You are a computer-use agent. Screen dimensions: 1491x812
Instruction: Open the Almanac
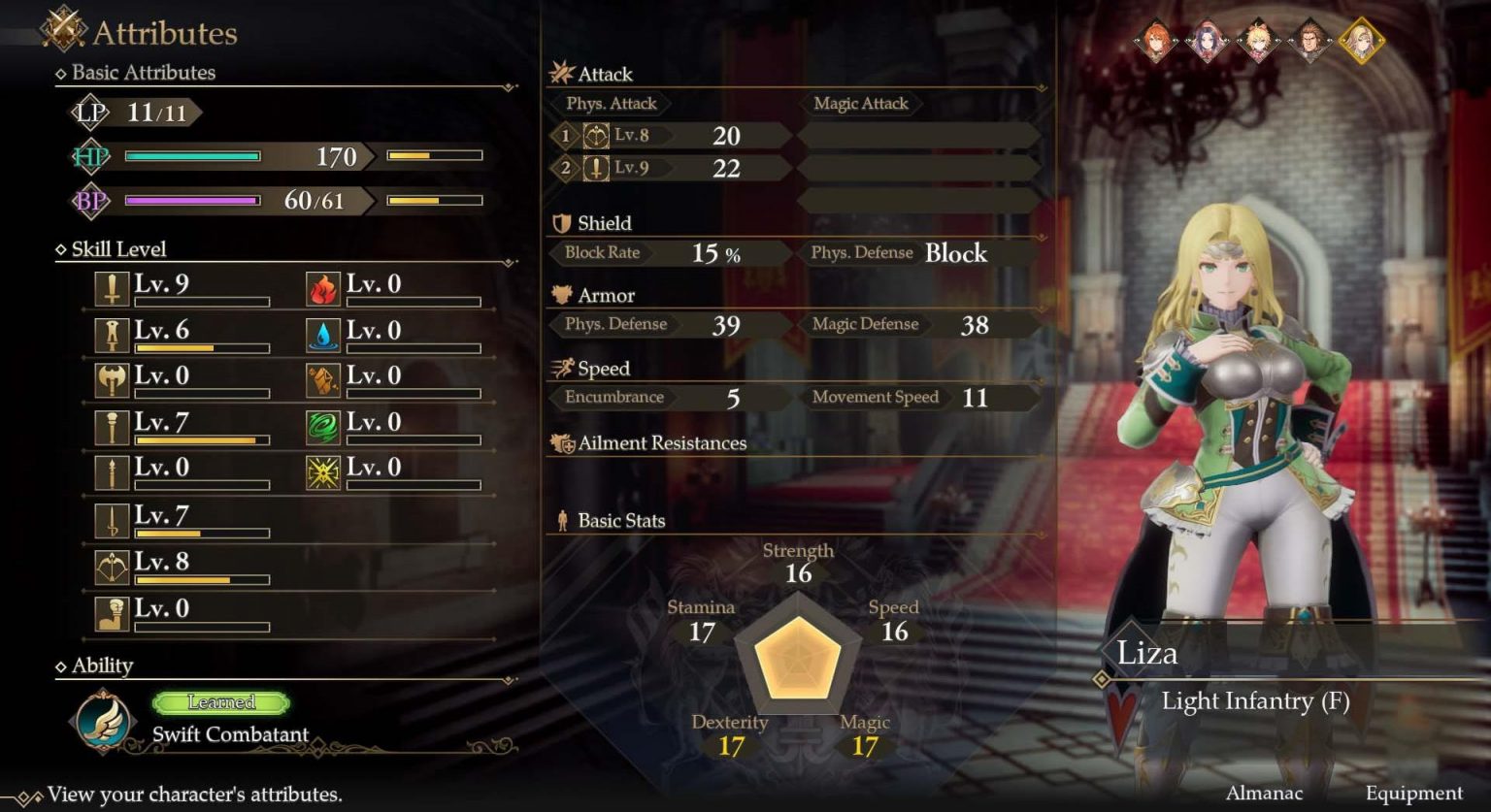1264,794
